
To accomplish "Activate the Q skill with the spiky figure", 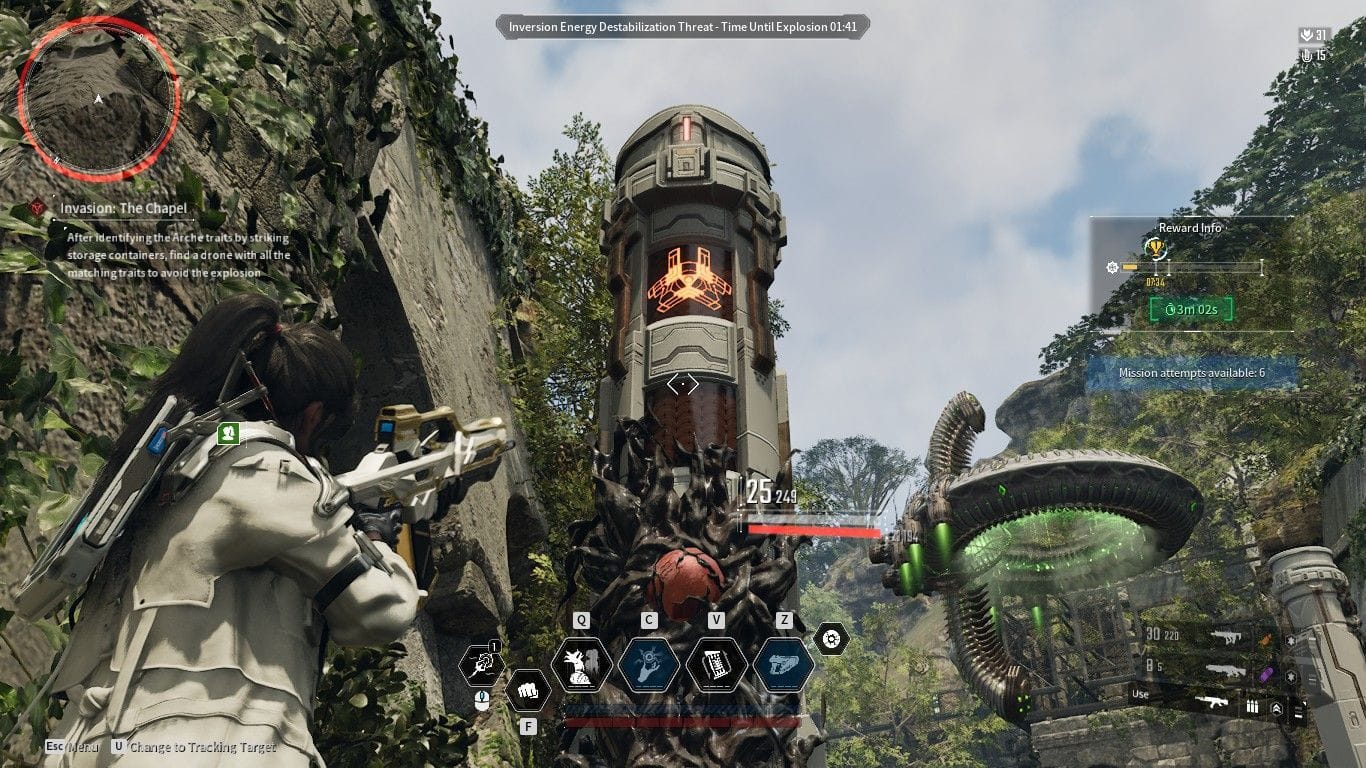I will click(582, 665).
